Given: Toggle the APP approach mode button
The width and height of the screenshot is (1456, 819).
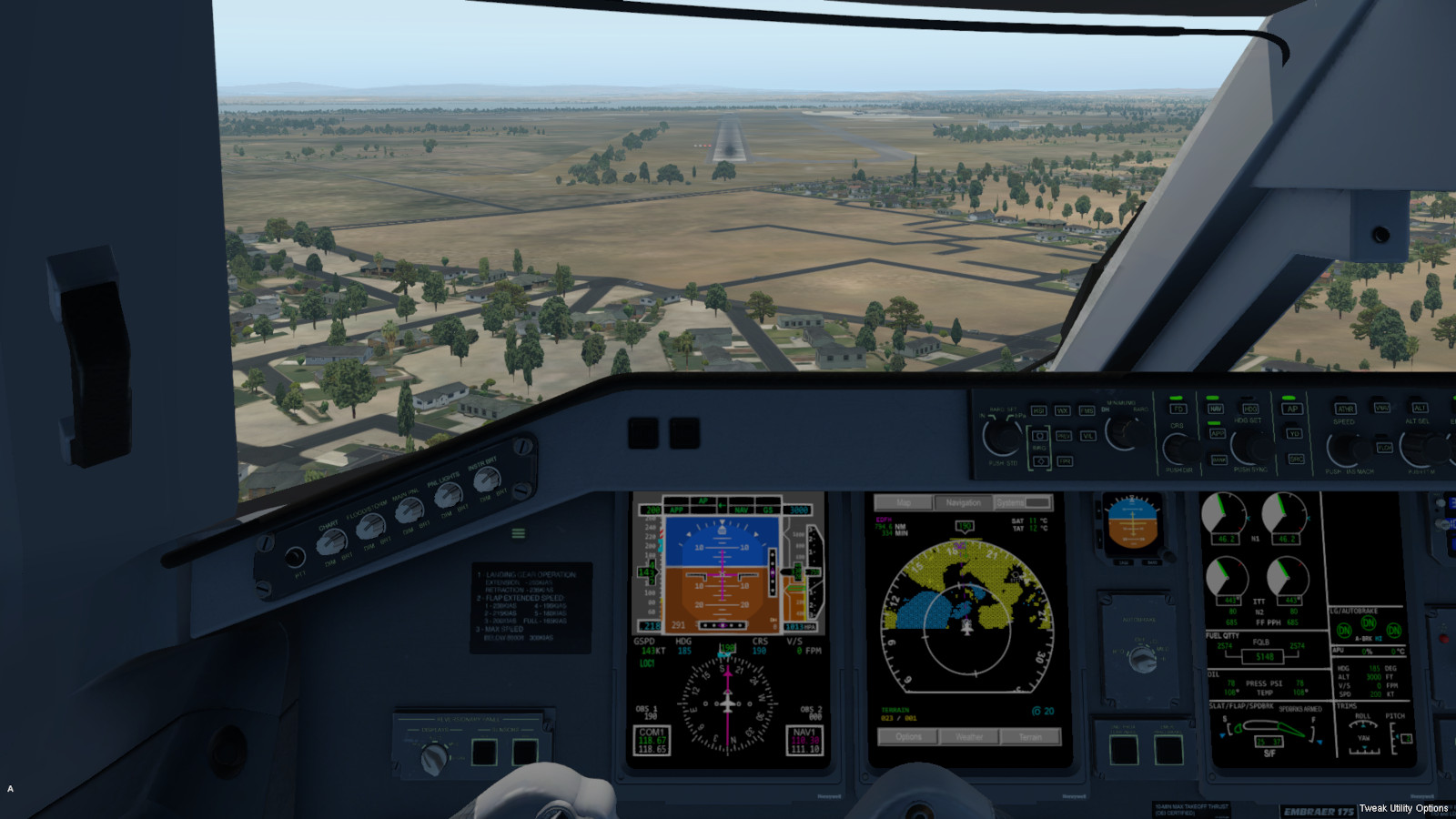Looking at the screenshot, I should (1217, 433).
